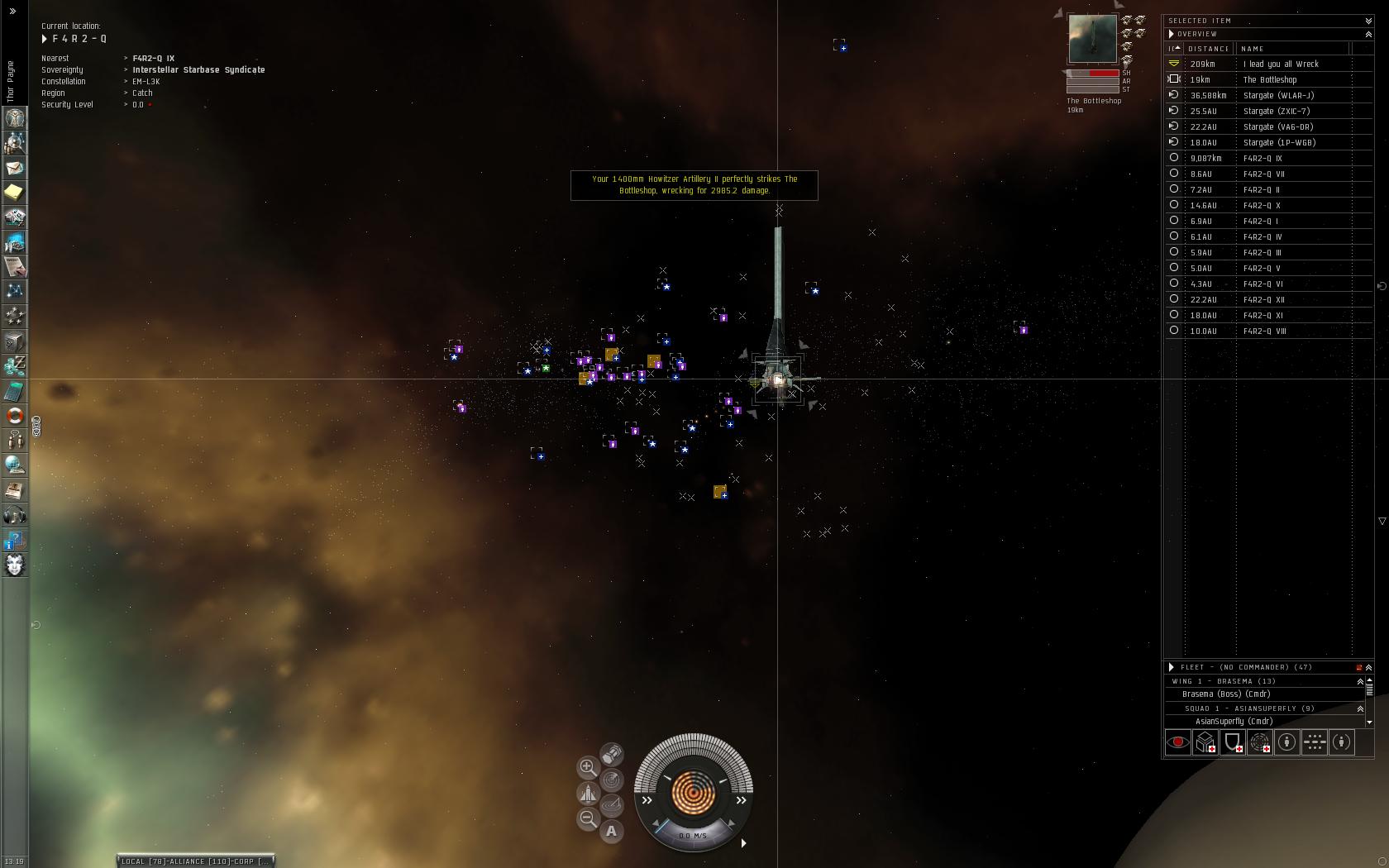The image size is (1389, 868).
Task: Click the red eye fleet broadcast button
Action: click(x=1178, y=742)
